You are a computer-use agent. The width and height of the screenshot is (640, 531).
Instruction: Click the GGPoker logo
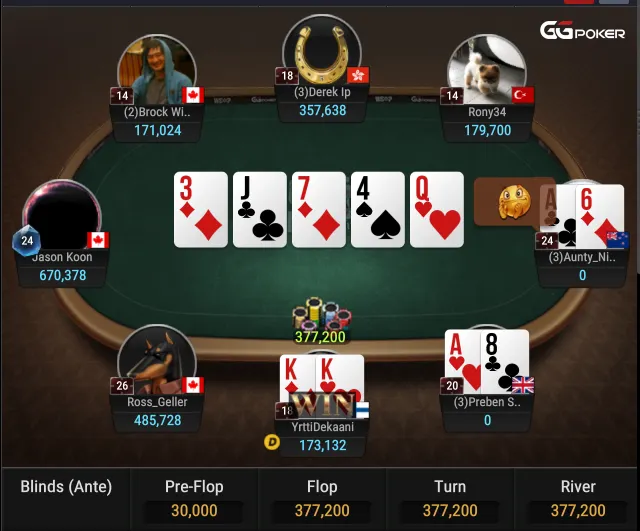pos(582,31)
